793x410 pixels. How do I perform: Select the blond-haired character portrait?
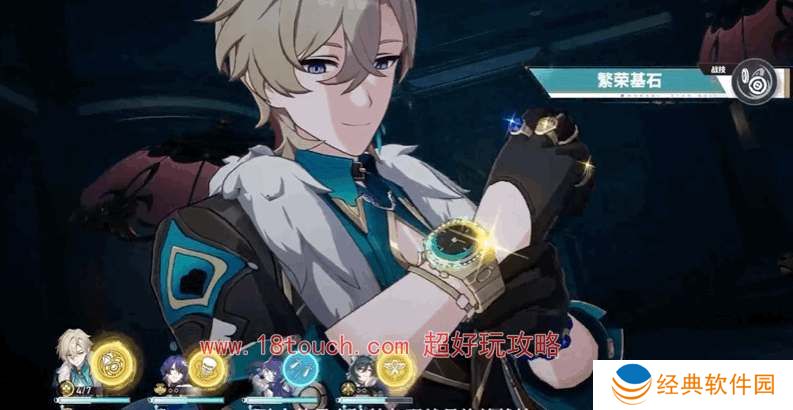point(73,358)
